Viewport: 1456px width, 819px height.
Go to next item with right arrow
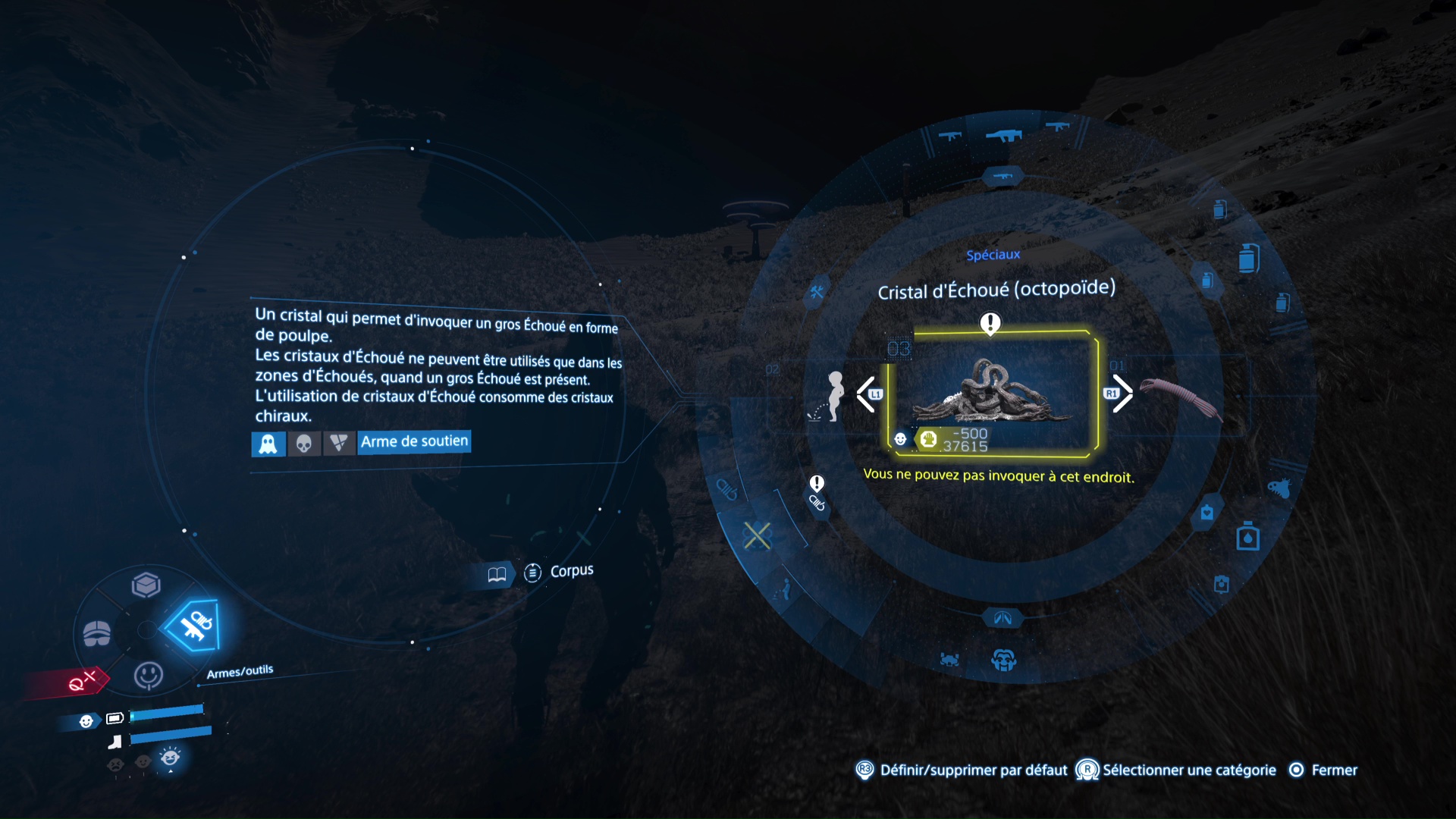click(1122, 394)
